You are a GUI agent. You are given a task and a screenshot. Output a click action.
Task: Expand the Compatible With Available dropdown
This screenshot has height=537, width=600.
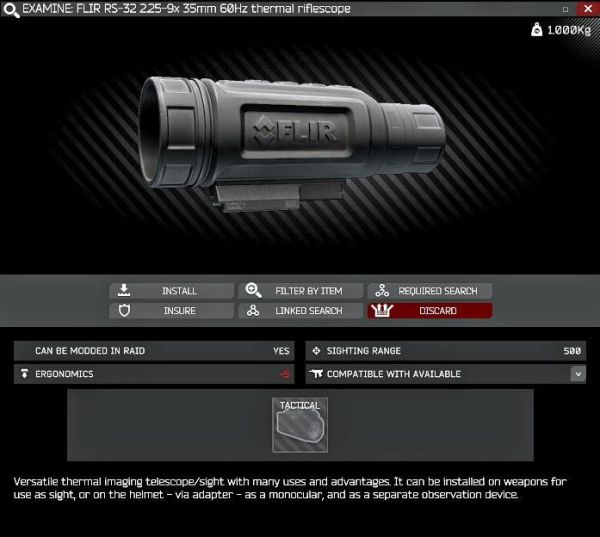point(578,374)
